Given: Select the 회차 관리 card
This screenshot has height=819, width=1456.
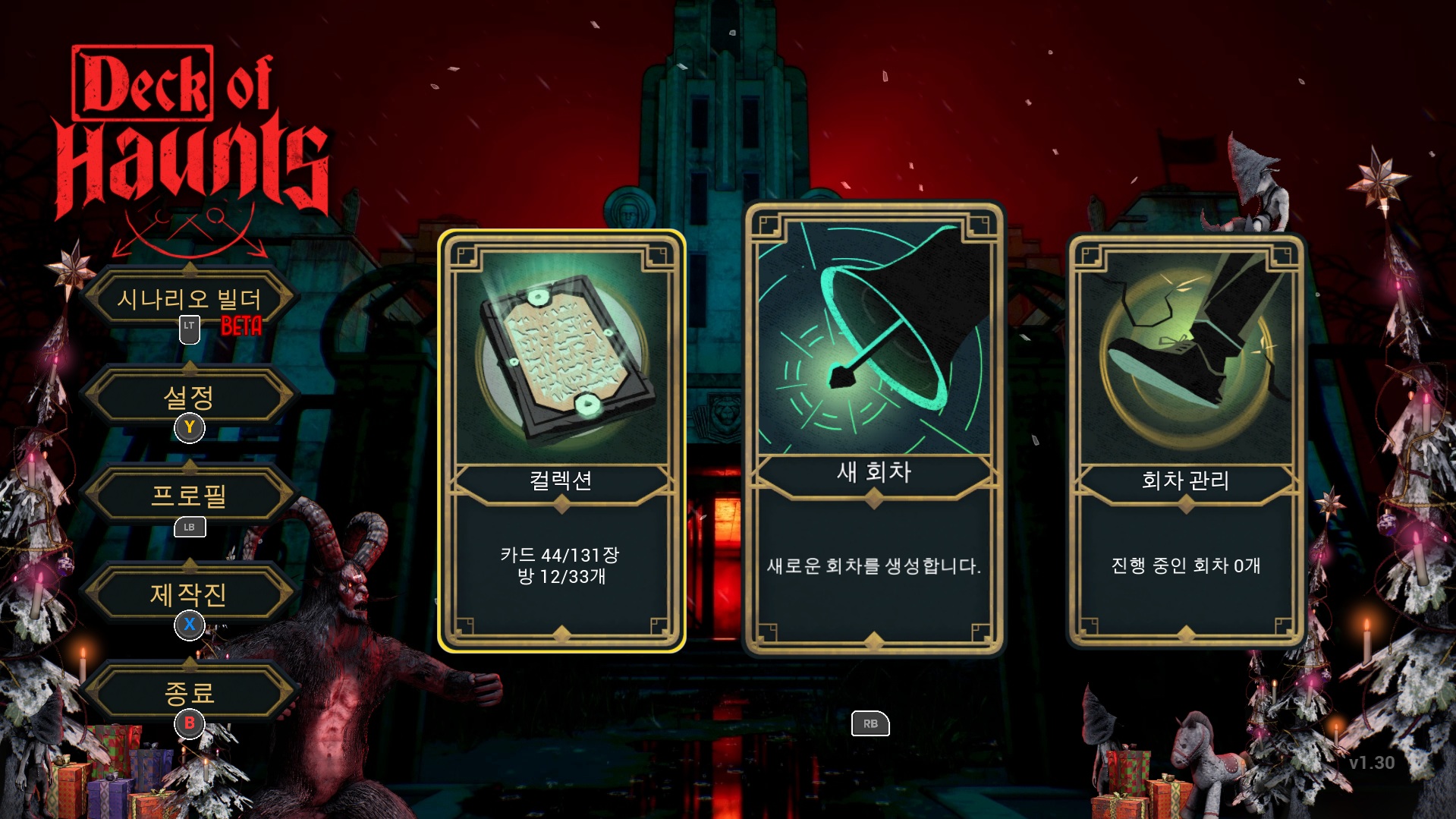Looking at the screenshot, I should pos(1185,441).
